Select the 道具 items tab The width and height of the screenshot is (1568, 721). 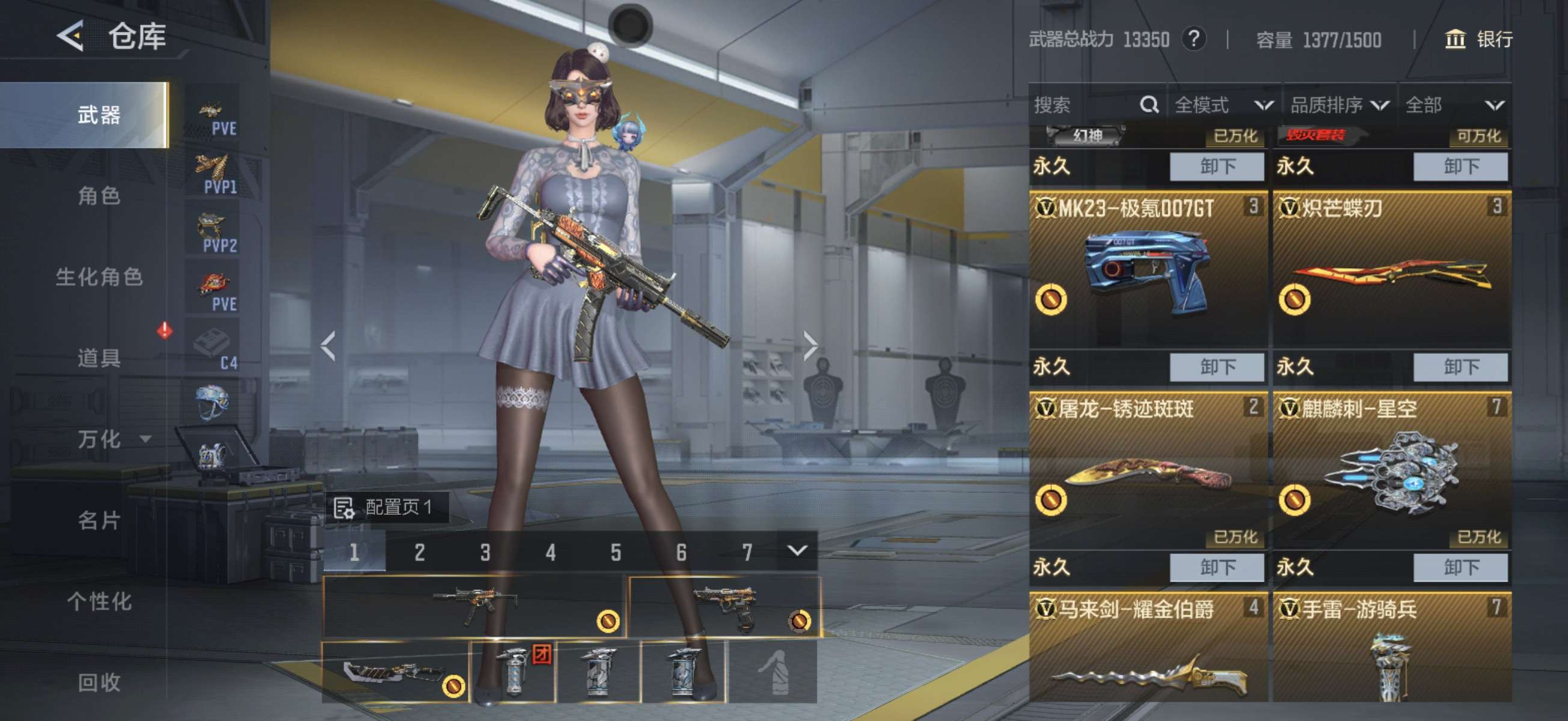click(99, 357)
